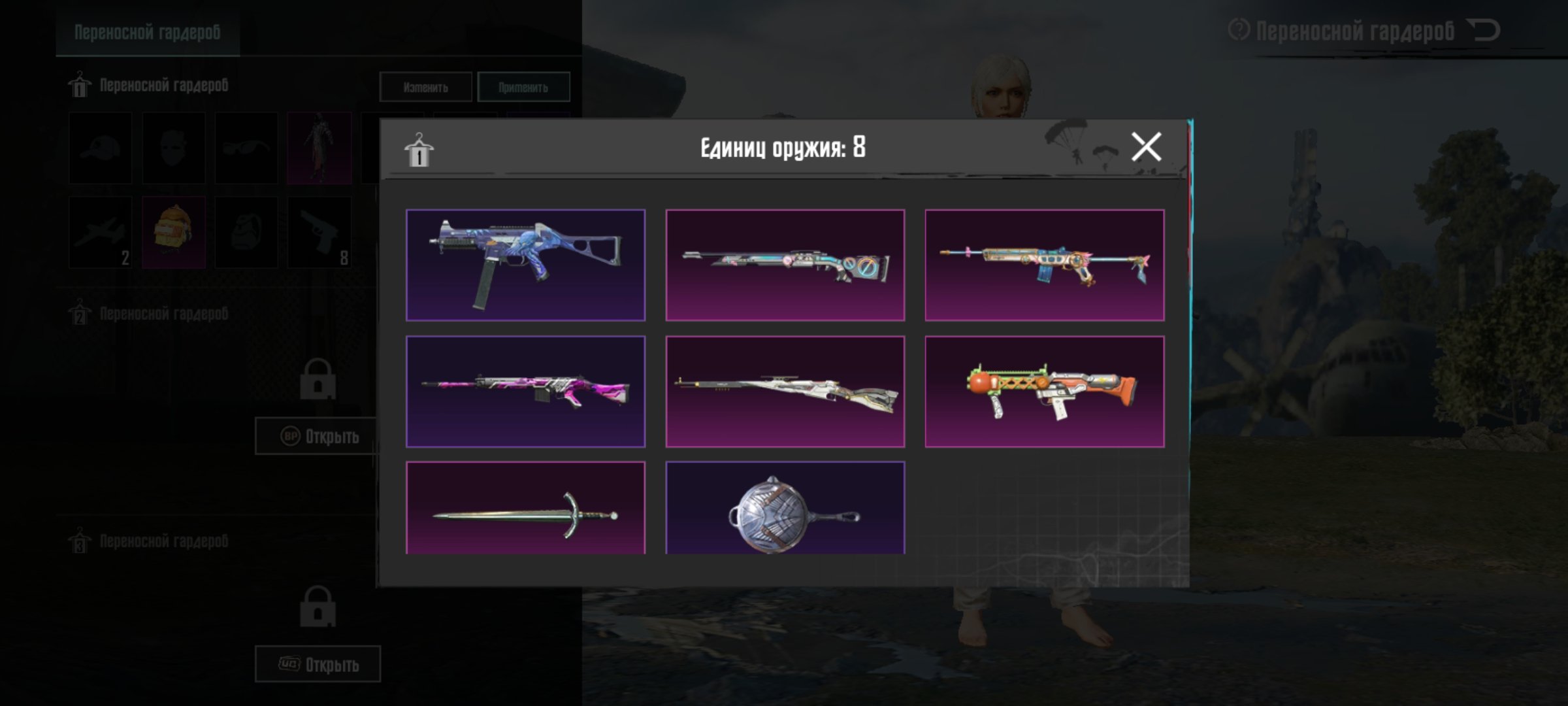This screenshot has width=1568, height=706.
Task: Open the pistol weapons slot
Action: click(x=319, y=232)
